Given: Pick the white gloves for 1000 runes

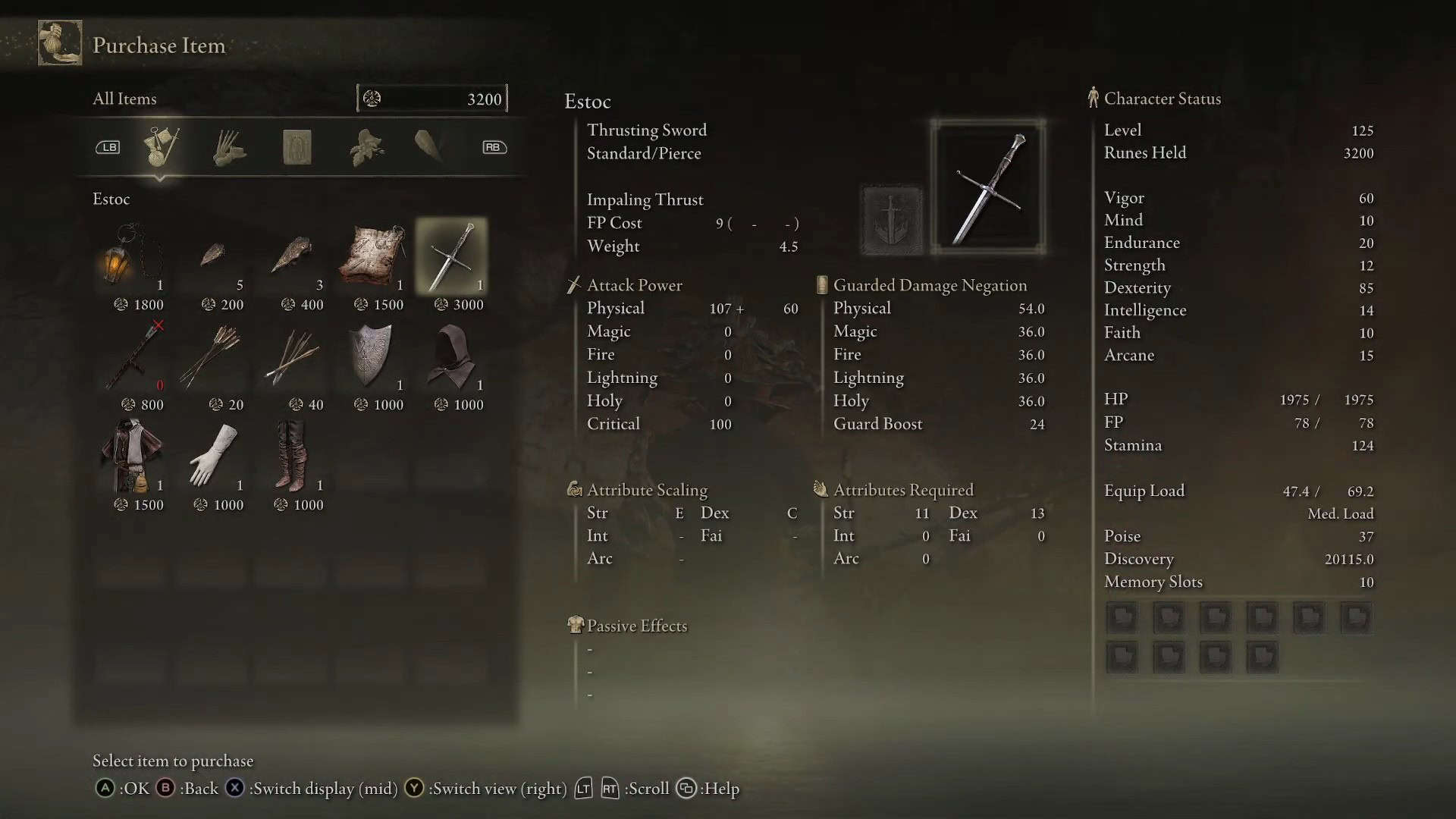Looking at the screenshot, I should pyautogui.click(x=212, y=457).
